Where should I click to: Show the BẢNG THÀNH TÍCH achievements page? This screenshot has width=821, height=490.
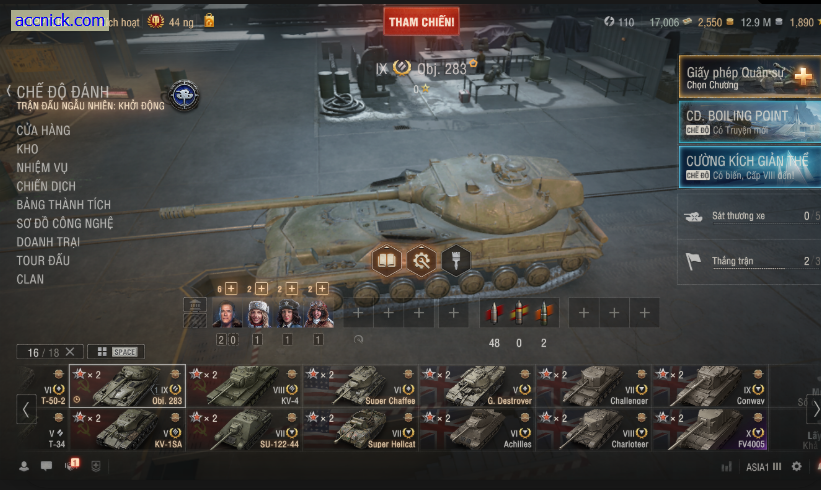(x=63, y=204)
